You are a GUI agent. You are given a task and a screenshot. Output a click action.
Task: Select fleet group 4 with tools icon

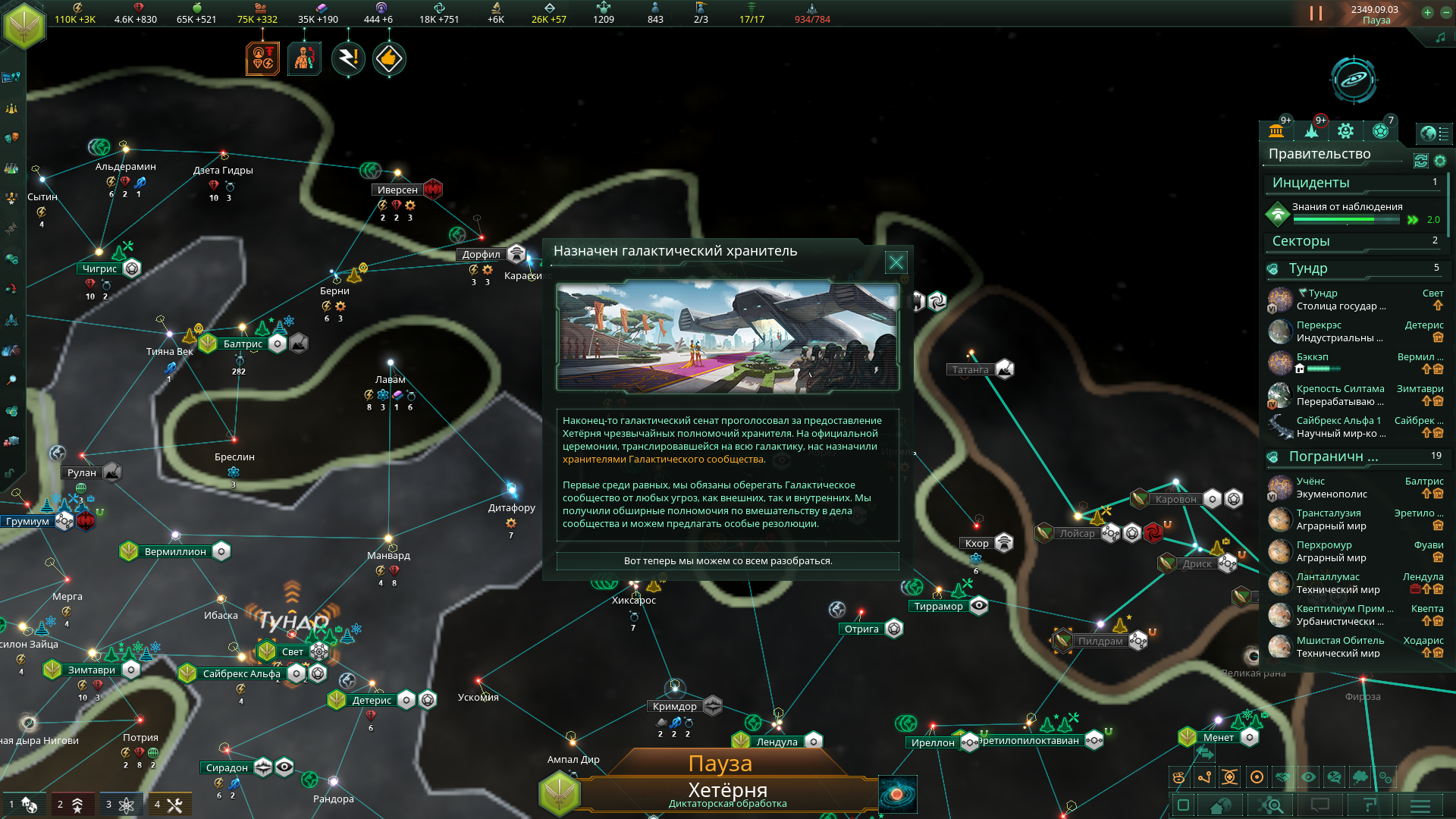(x=169, y=805)
